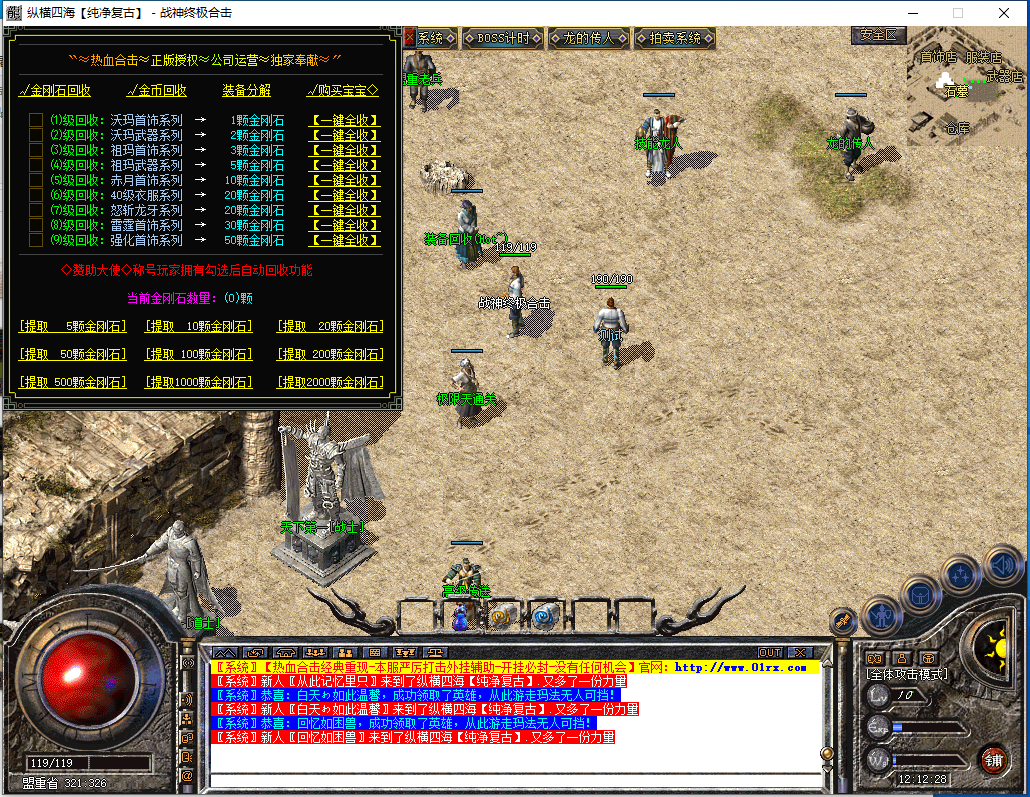Image resolution: width=1030 pixels, height=797 pixels.
Task: Open the 金刚石回收 recycle section
Action: tap(55, 90)
